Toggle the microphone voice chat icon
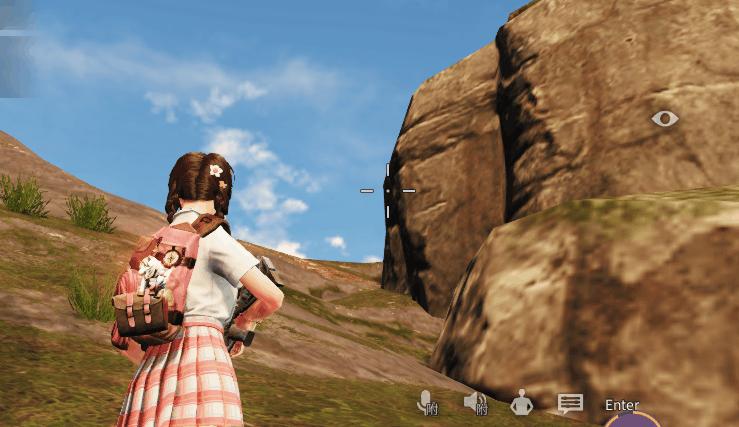Screen dimensions: 739x427 427,402
